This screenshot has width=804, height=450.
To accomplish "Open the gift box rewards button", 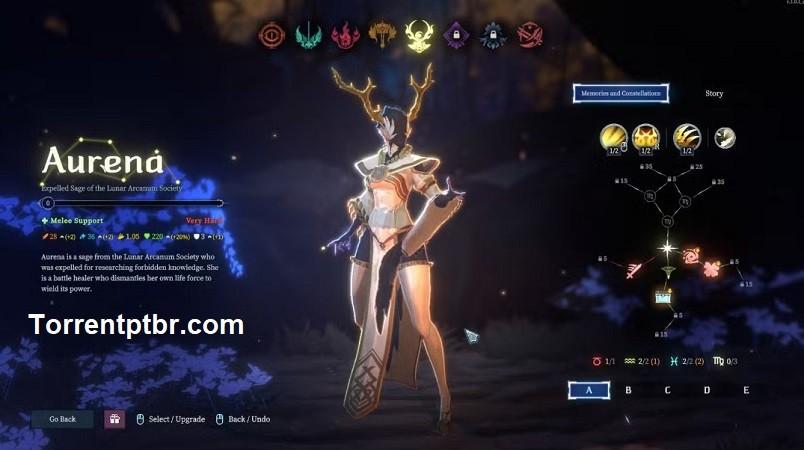I will pos(115,419).
